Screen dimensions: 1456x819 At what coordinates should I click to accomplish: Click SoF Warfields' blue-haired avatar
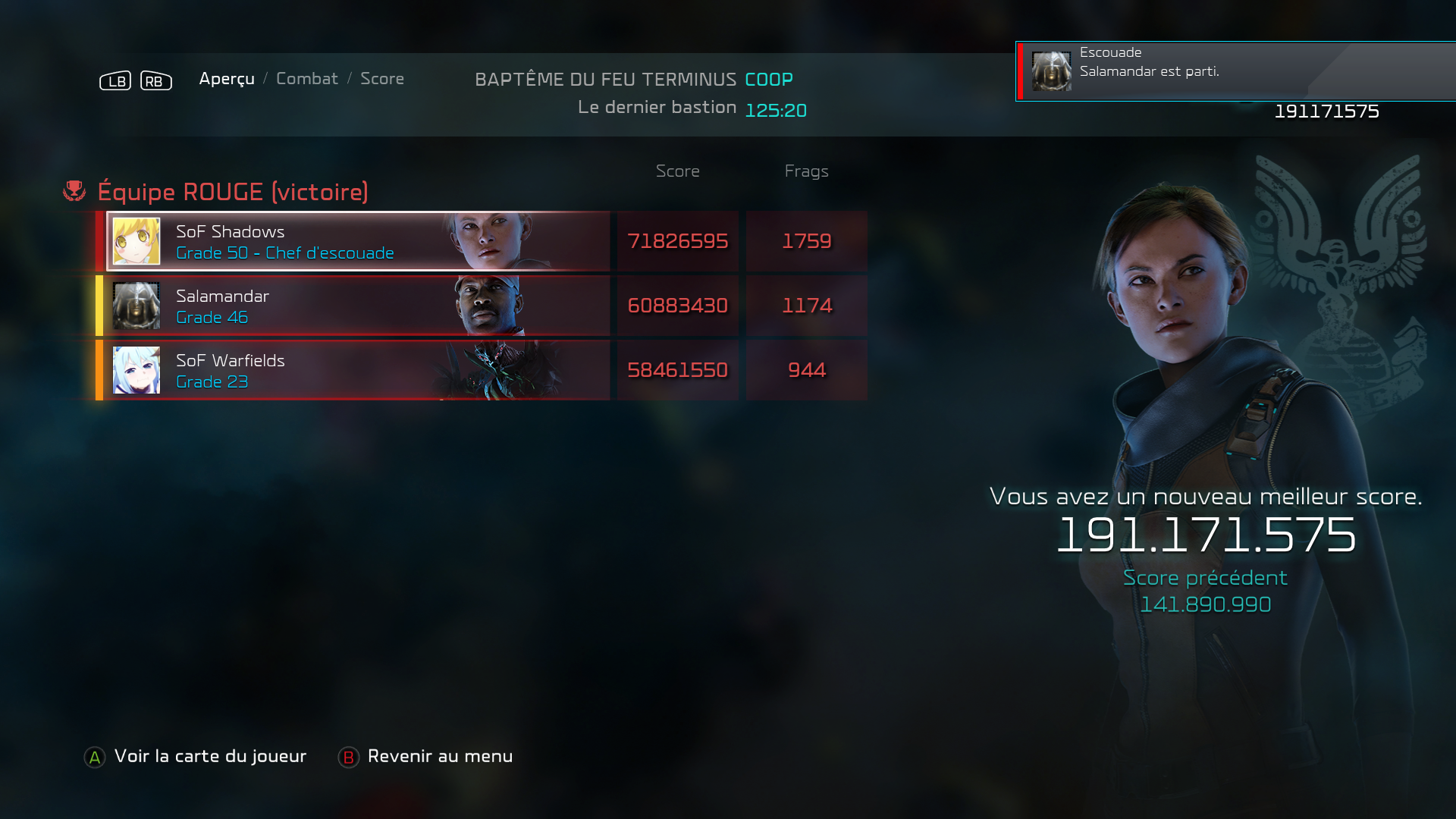point(136,370)
